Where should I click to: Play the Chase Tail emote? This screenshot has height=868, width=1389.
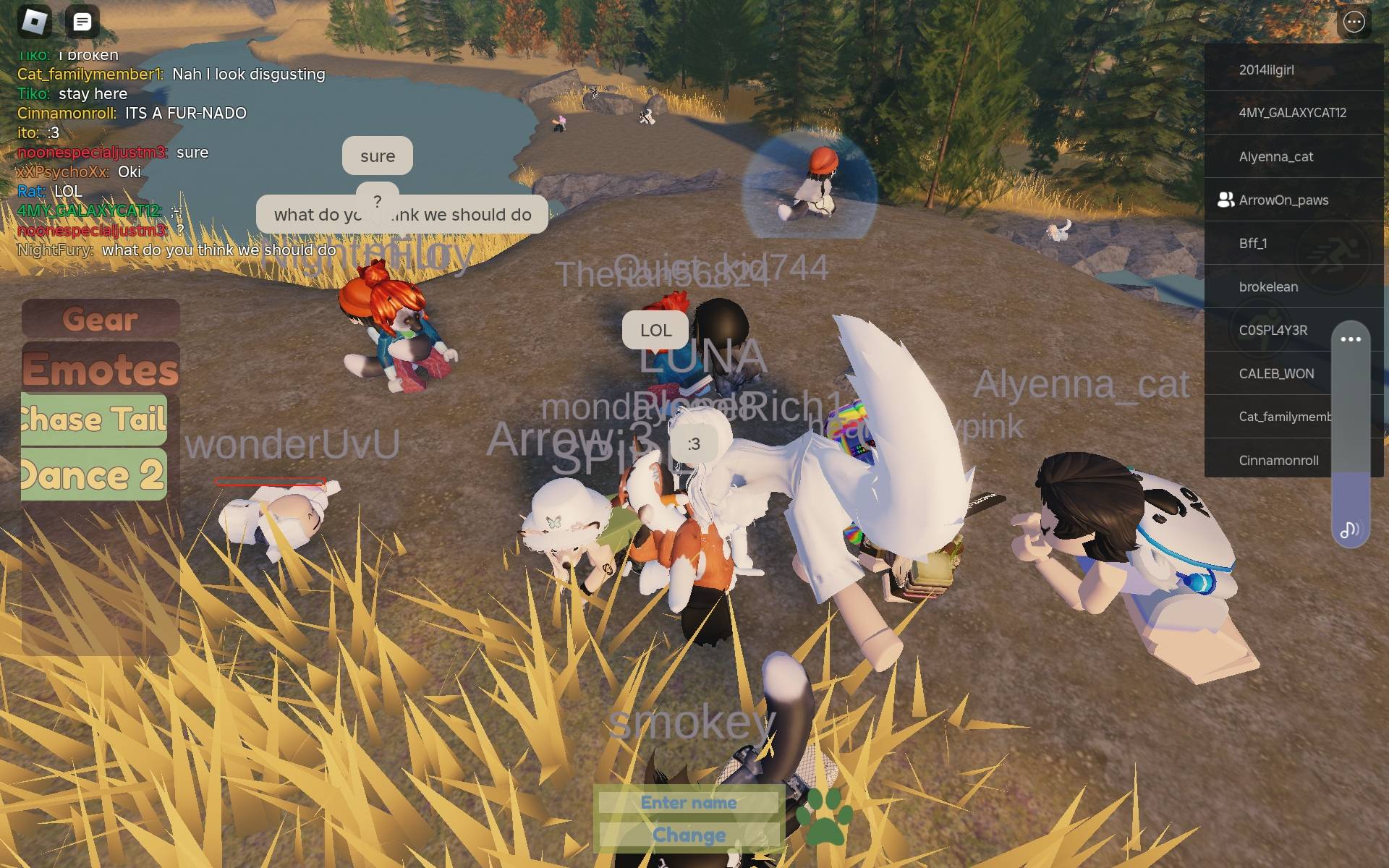94,420
